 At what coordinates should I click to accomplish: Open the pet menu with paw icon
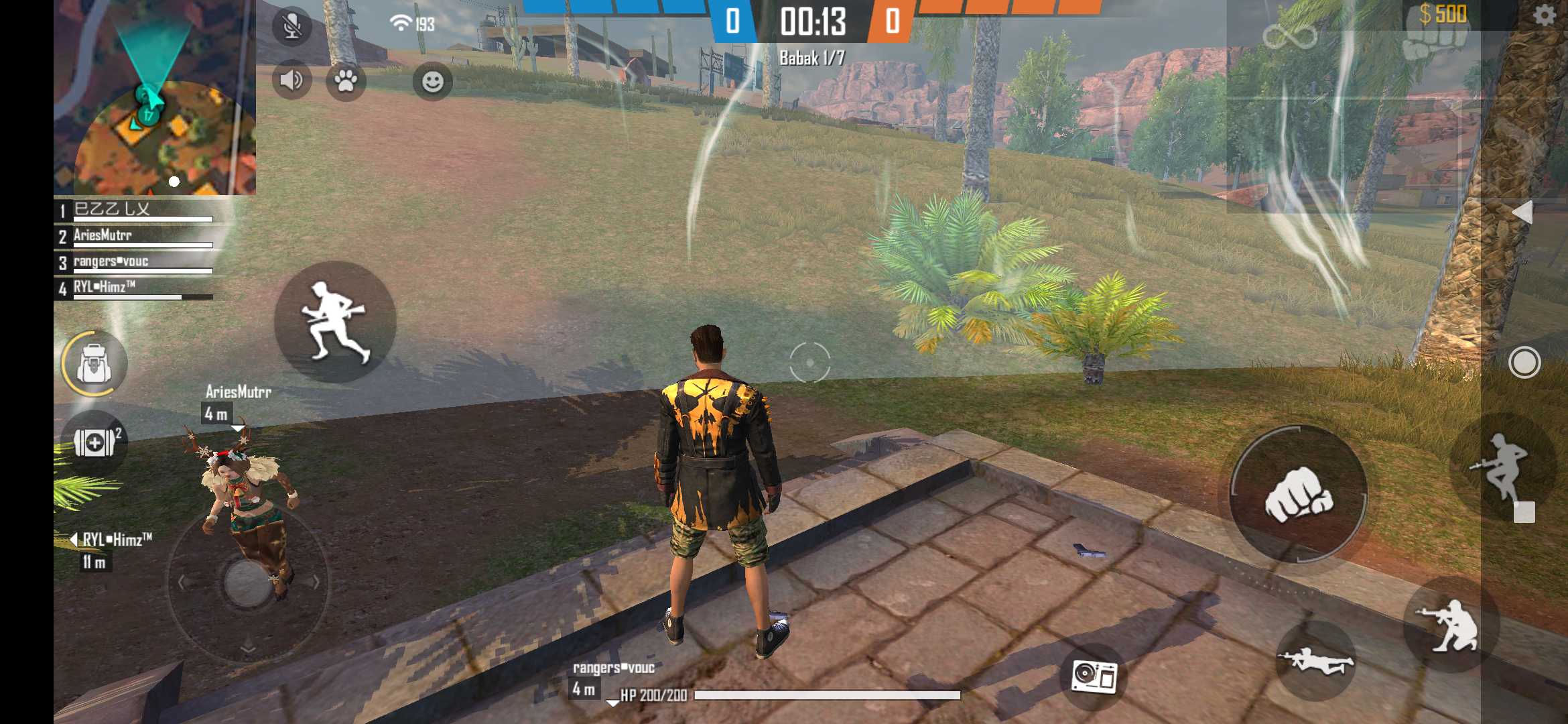point(348,80)
